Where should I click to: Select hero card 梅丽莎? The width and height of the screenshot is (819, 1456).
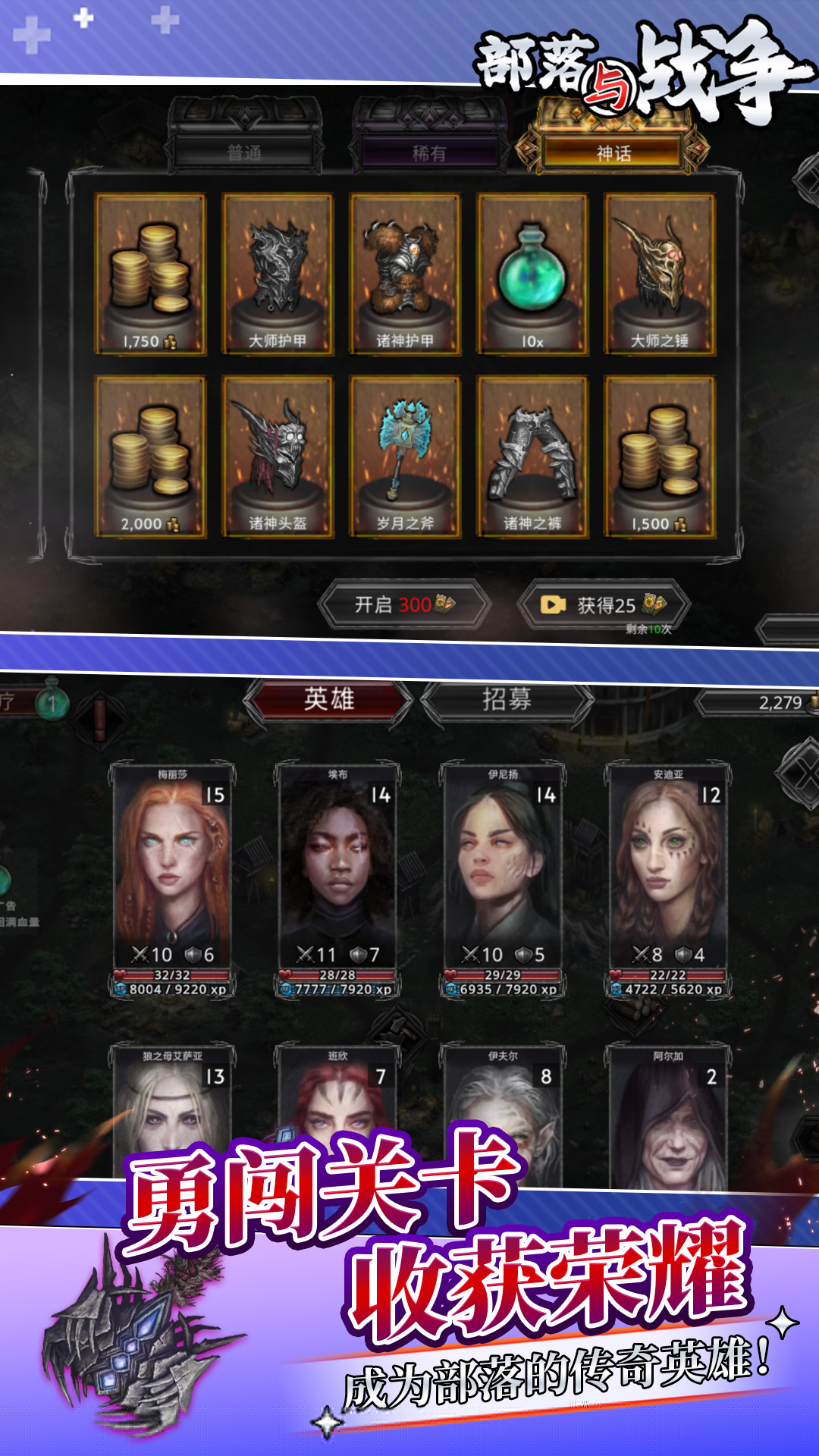[x=172, y=880]
